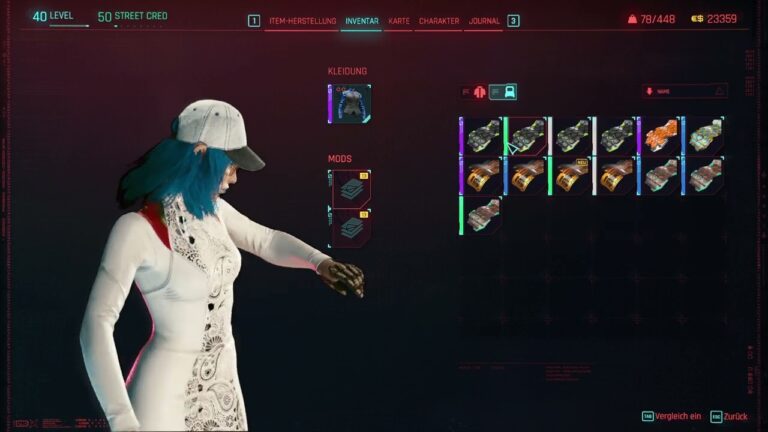The image size is (768, 432).
Task: Choose the first purple-rarity item in the grid
Action: pyautogui.click(x=481, y=135)
